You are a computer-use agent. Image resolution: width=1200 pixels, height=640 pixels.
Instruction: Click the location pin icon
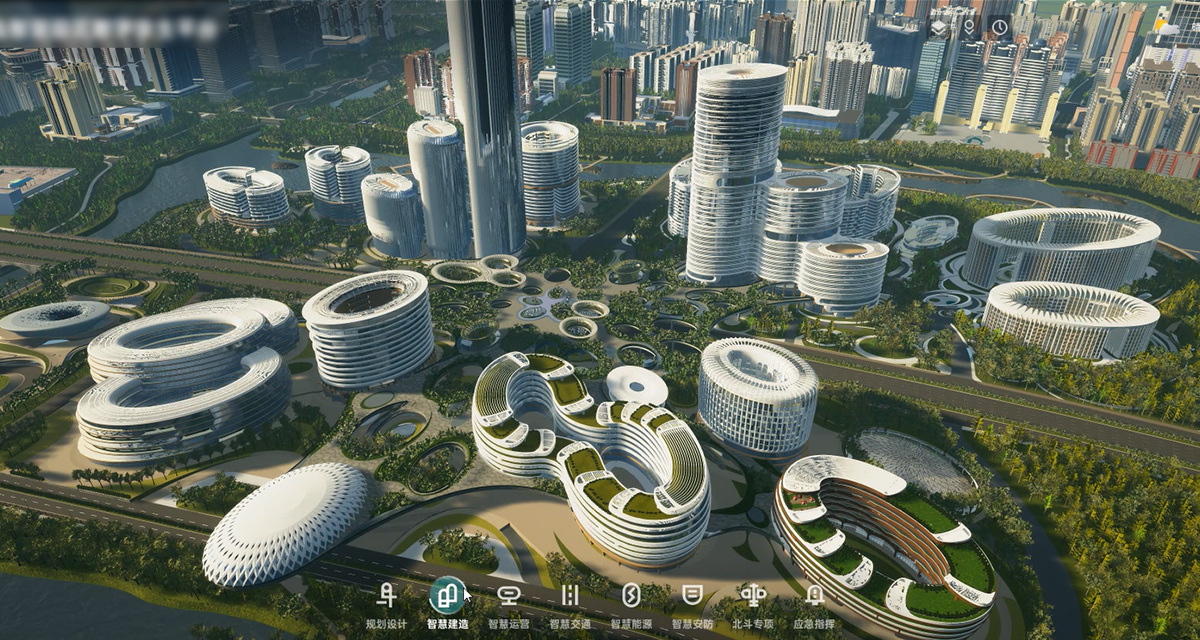click(x=968, y=27)
